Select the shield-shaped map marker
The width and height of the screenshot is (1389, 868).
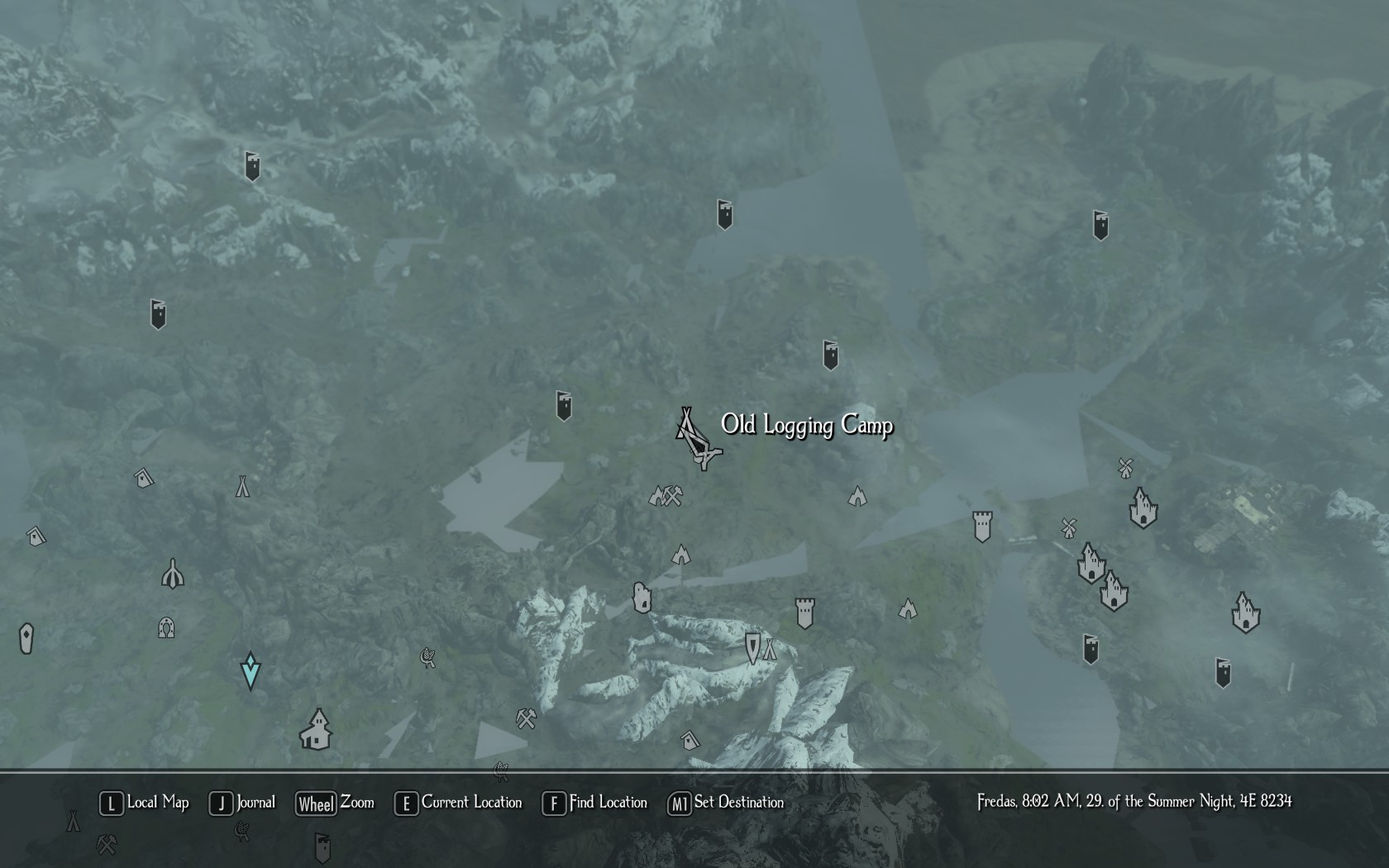point(752,647)
